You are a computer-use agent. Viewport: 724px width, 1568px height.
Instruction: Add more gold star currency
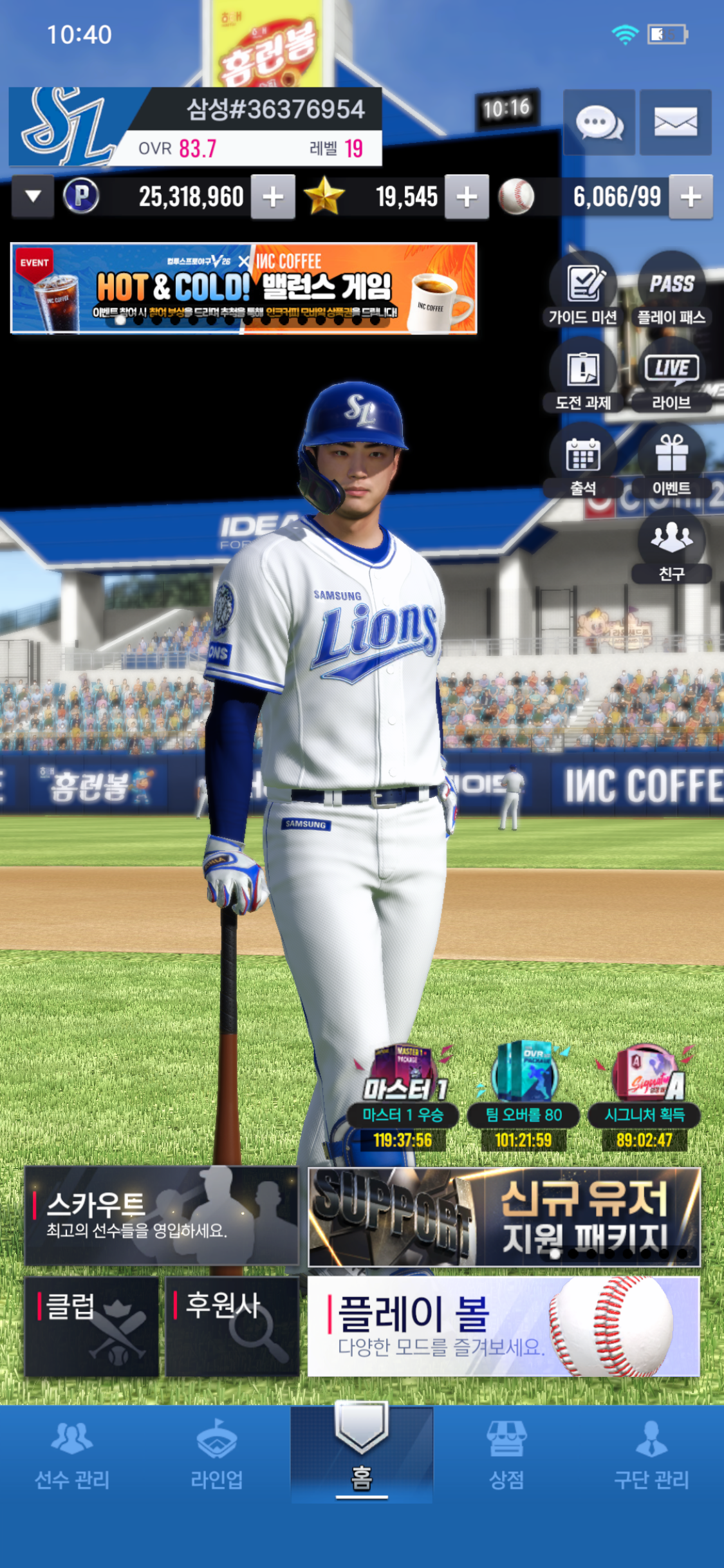click(x=467, y=197)
